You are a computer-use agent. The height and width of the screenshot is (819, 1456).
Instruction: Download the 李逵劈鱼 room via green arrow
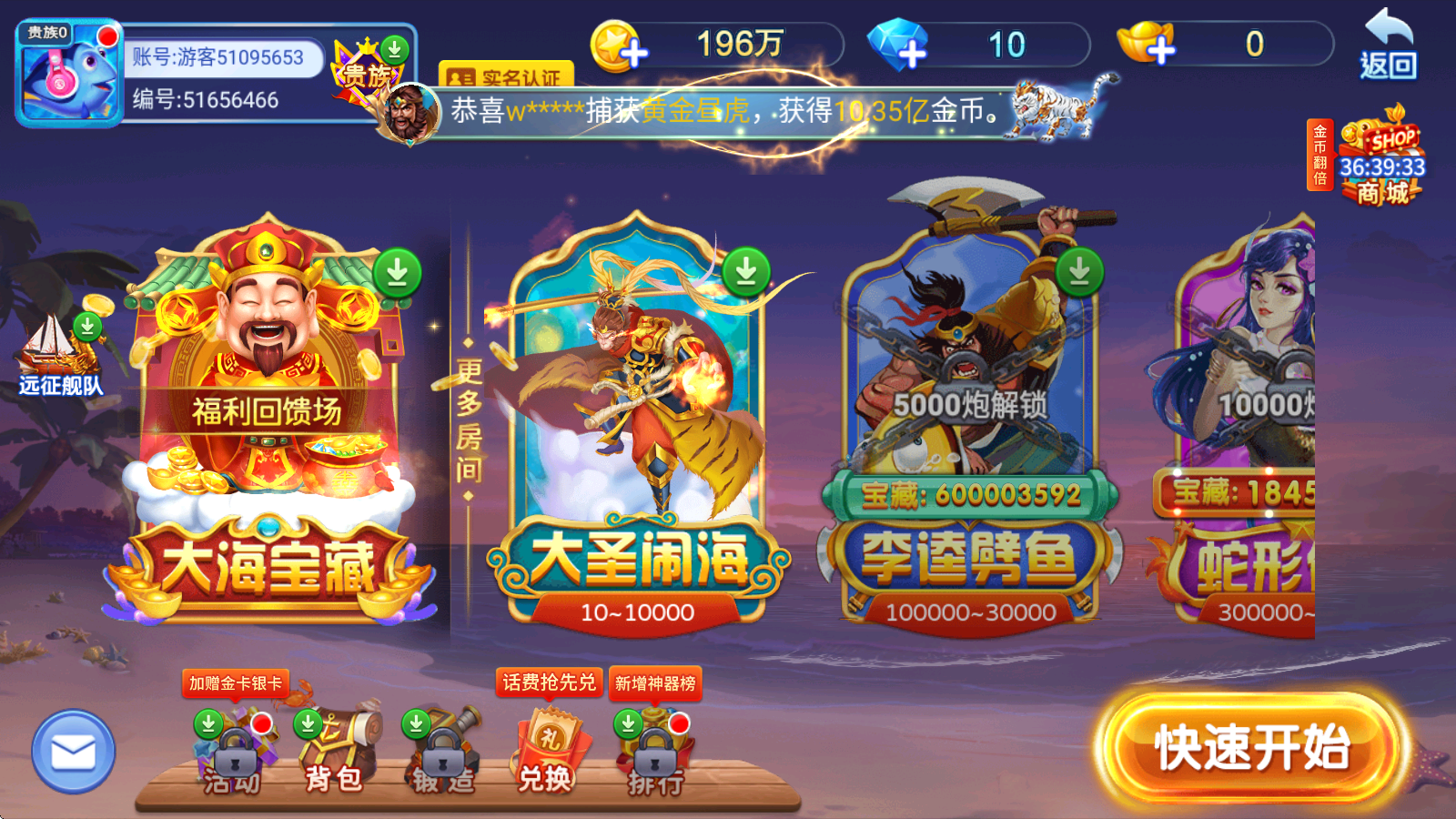1078,269
